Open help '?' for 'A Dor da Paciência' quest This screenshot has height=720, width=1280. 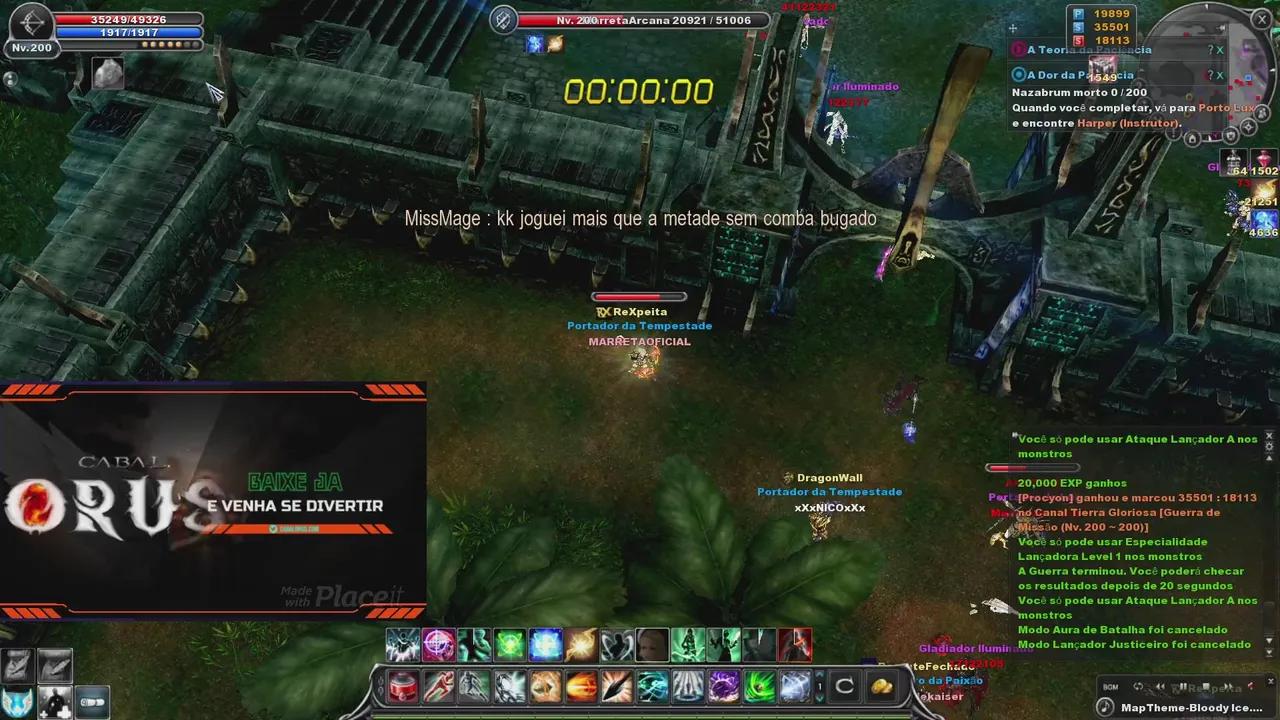1210,74
